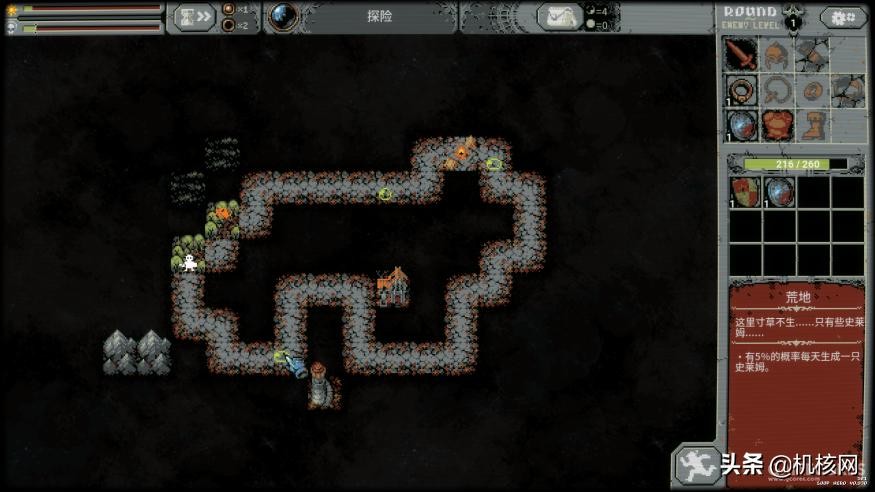
Task: Click the planet orb next to 探险
Action: click(283, 16)
